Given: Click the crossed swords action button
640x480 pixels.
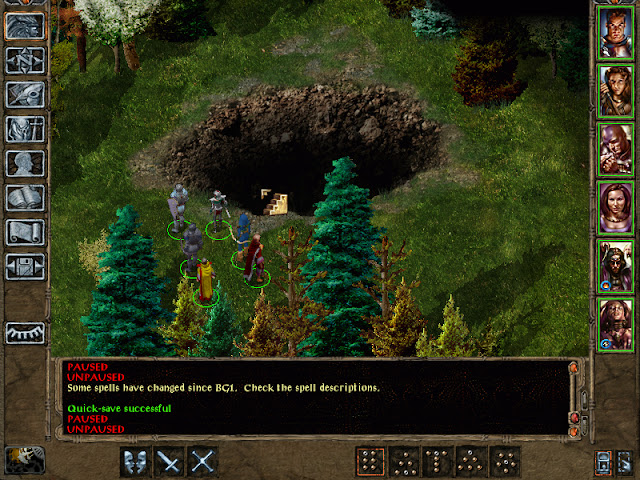Looking at the screenshot, I should 203,461.
